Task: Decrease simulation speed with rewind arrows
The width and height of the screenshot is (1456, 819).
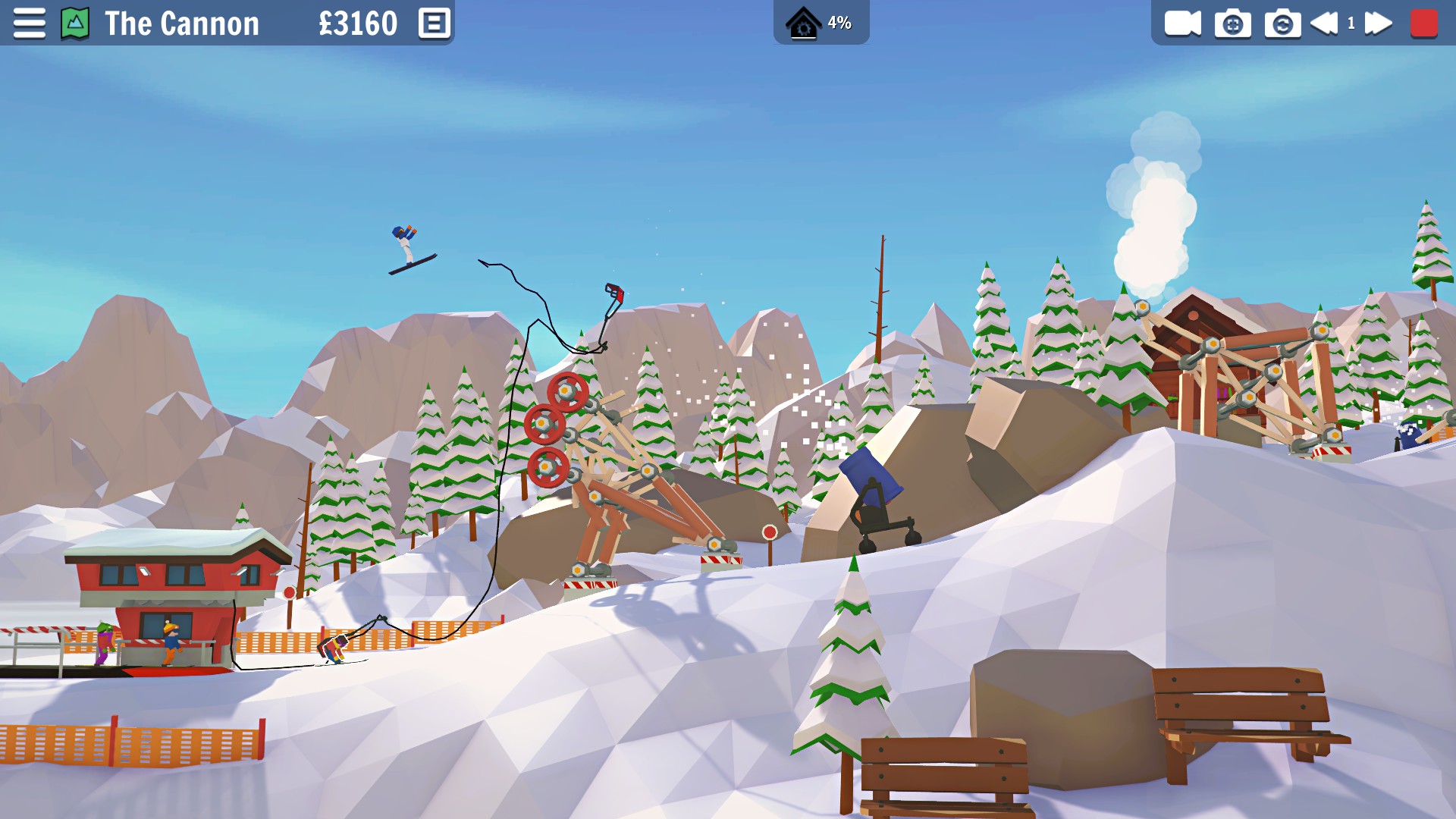Action: pyautogui.click(x=1324, y=23)
